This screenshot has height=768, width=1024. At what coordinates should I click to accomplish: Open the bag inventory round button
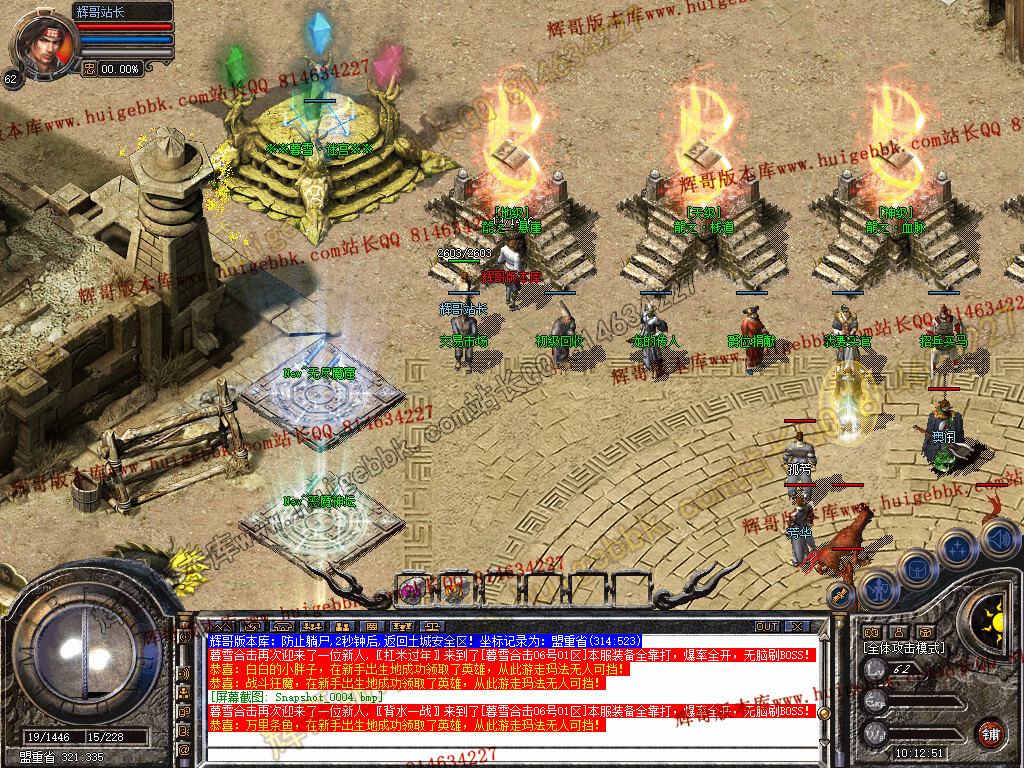[916, 567]
